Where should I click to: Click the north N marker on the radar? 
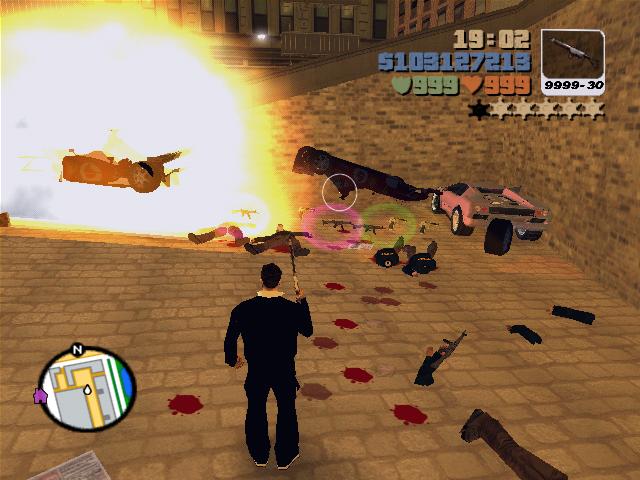tap(76, 351)
